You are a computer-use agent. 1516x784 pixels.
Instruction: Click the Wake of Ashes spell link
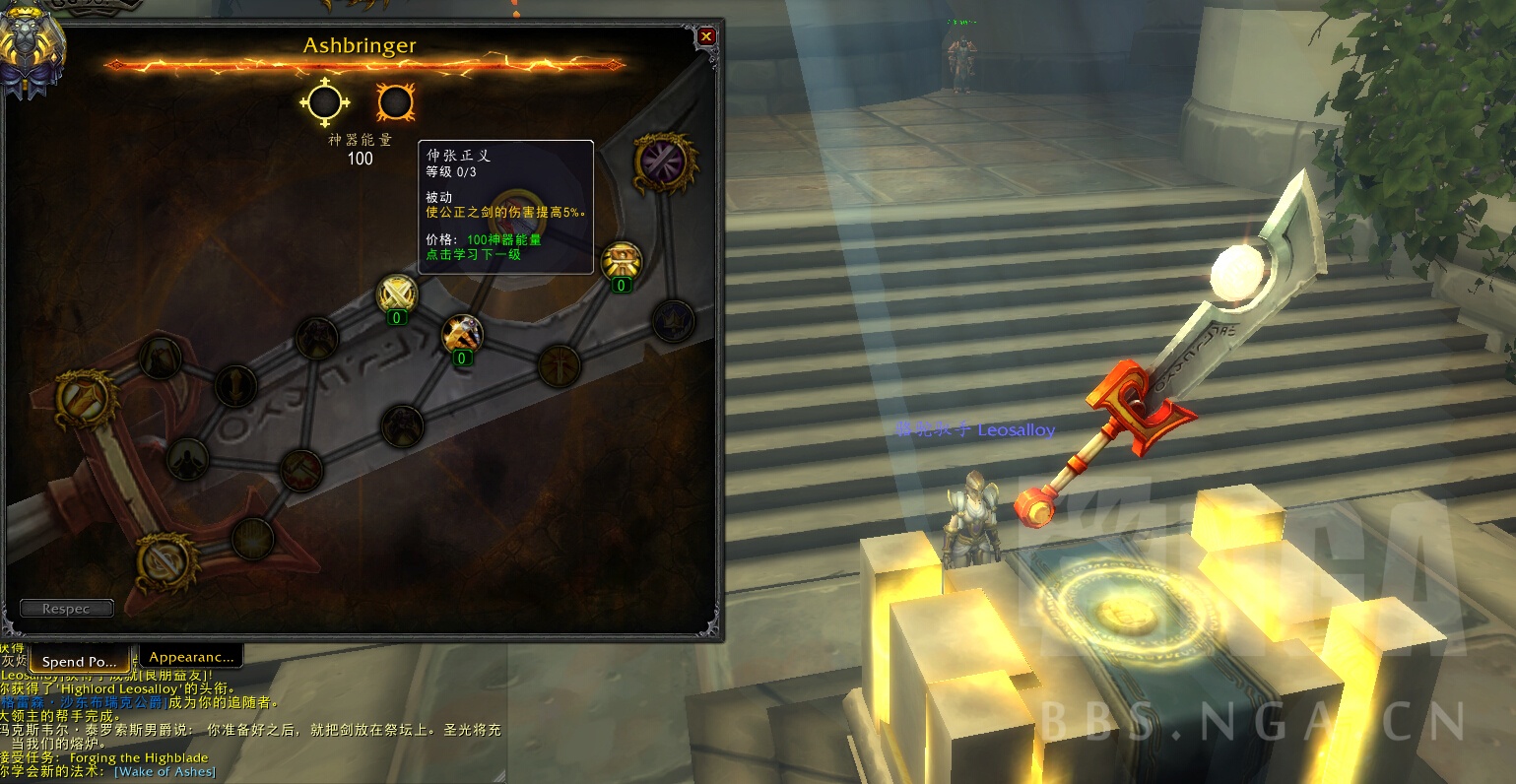[165, 771]
